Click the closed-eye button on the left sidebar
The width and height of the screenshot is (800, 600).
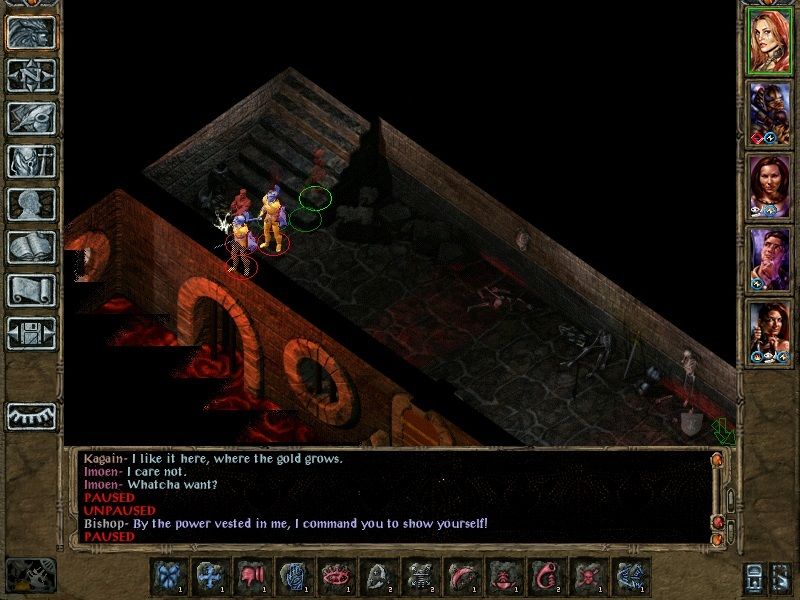pos(31,415)
